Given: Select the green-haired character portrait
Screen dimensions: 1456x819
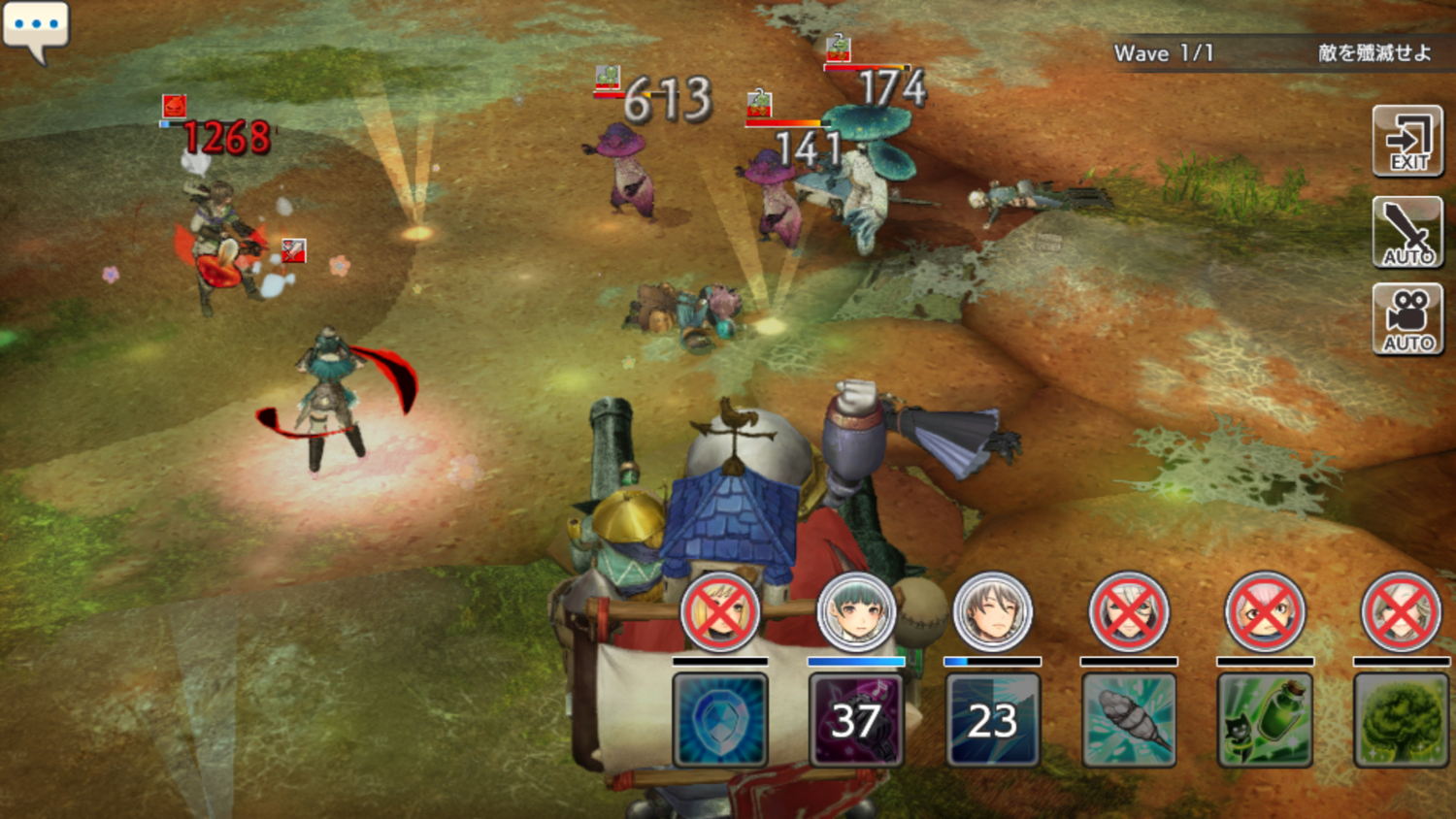Looking at the screenshot, I should click(856, 613).
